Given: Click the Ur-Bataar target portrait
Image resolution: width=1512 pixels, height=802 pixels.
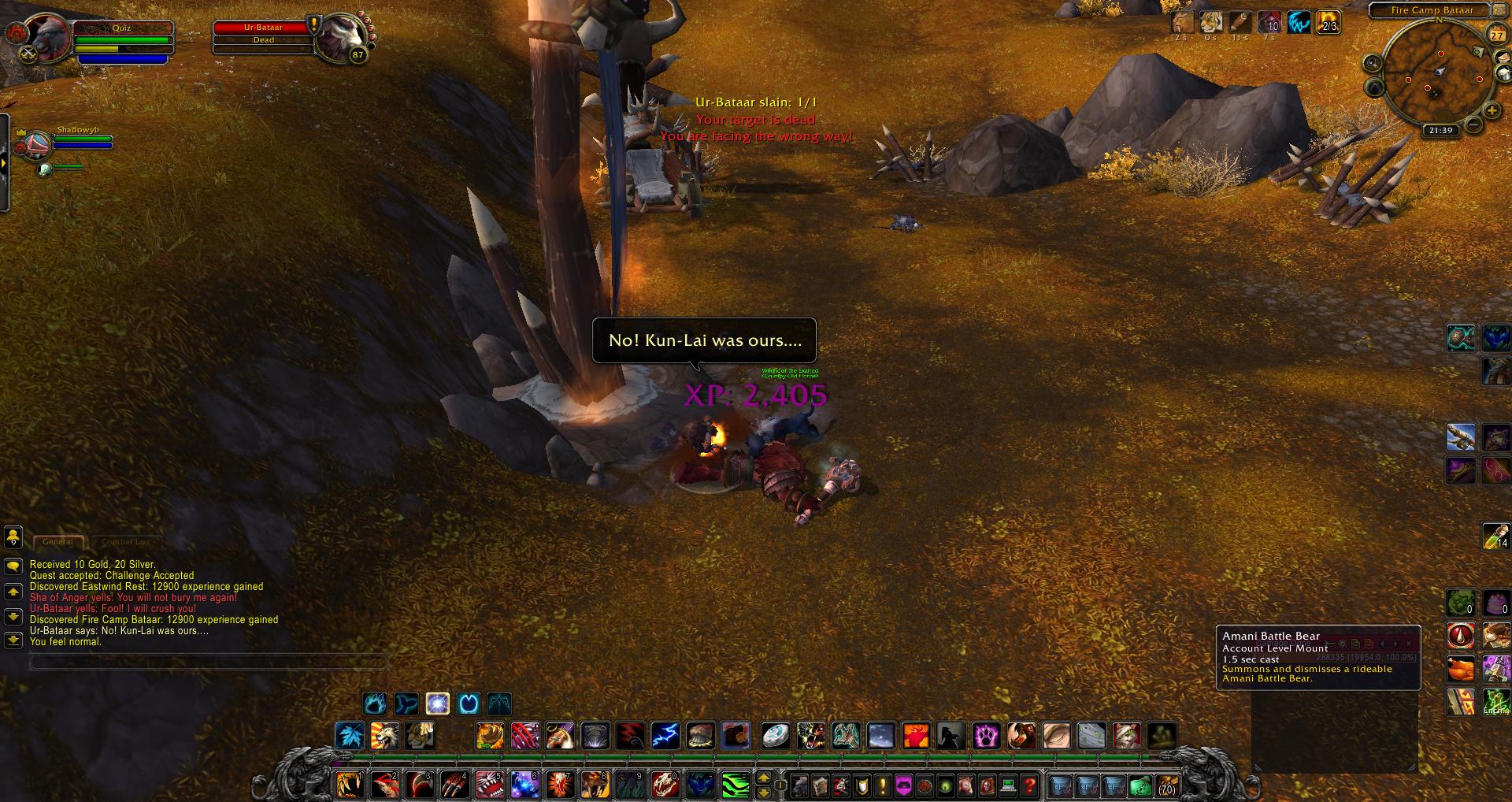Looking at the screenshot, I should (339, 37).
